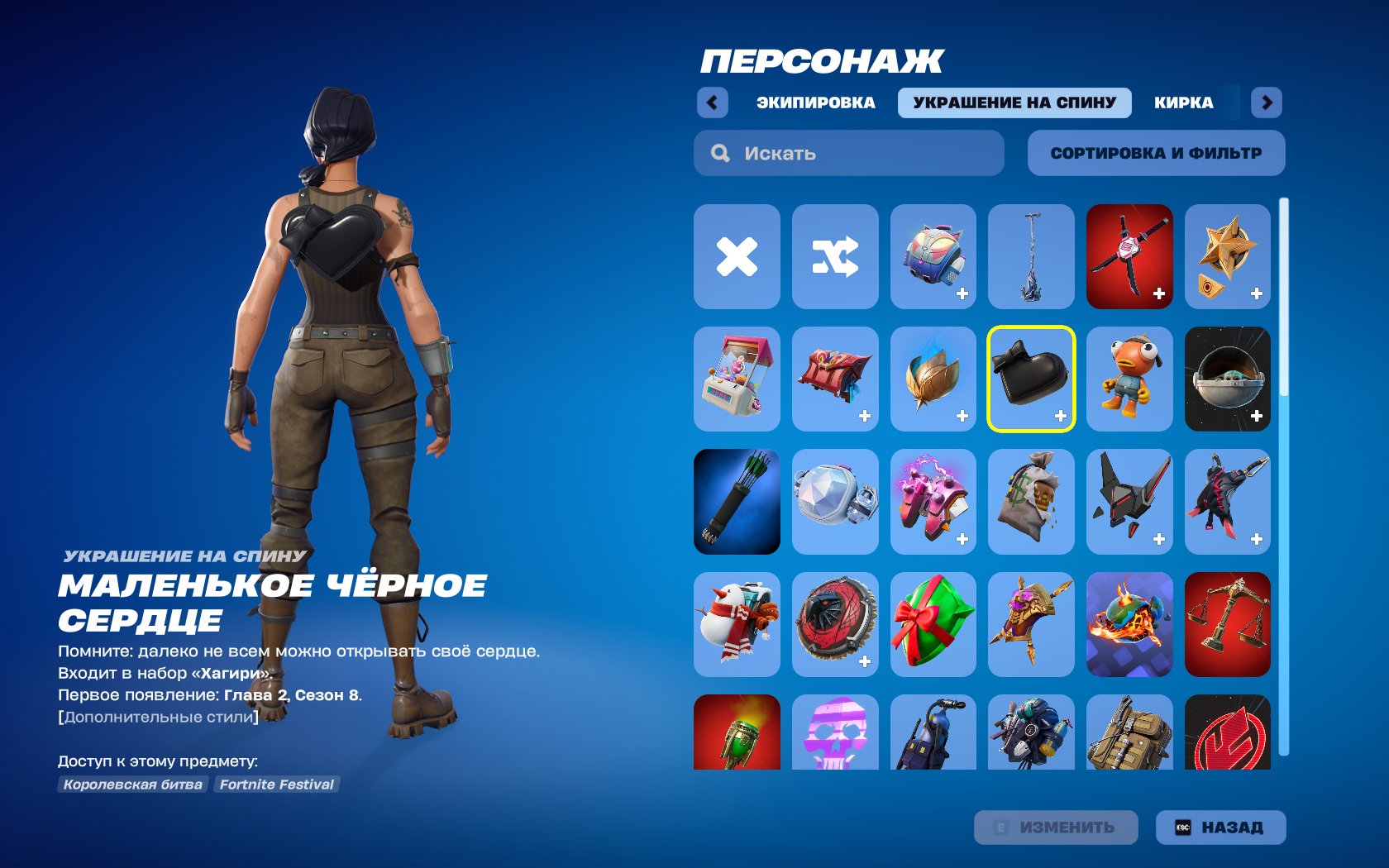Image resolution: width=1389 pixels, height=868 pixels.
Task: Click inside the Искать search field
Action: coord(847,152)
